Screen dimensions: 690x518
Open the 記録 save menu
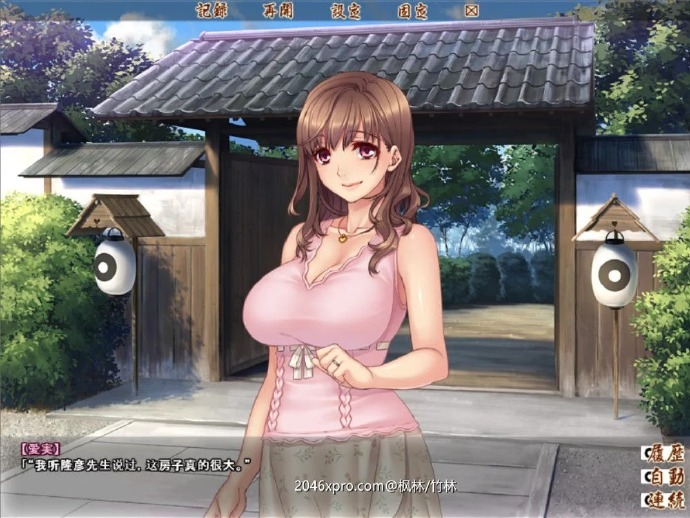click(x=213, y=10)
